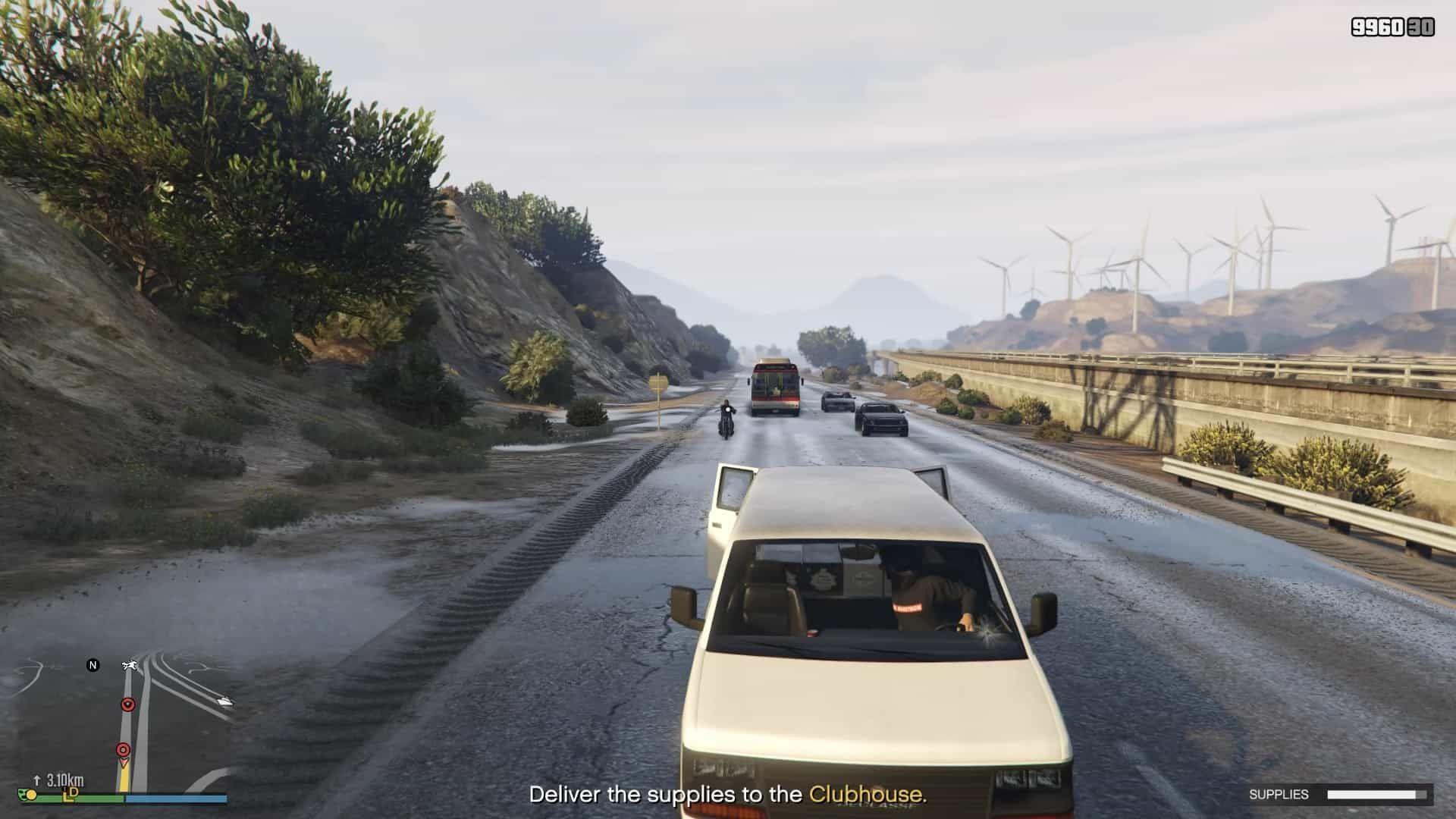Click the yellow LD marker on minimap
The width and height of the screenshot is (1456, 819).
(71, 793)
